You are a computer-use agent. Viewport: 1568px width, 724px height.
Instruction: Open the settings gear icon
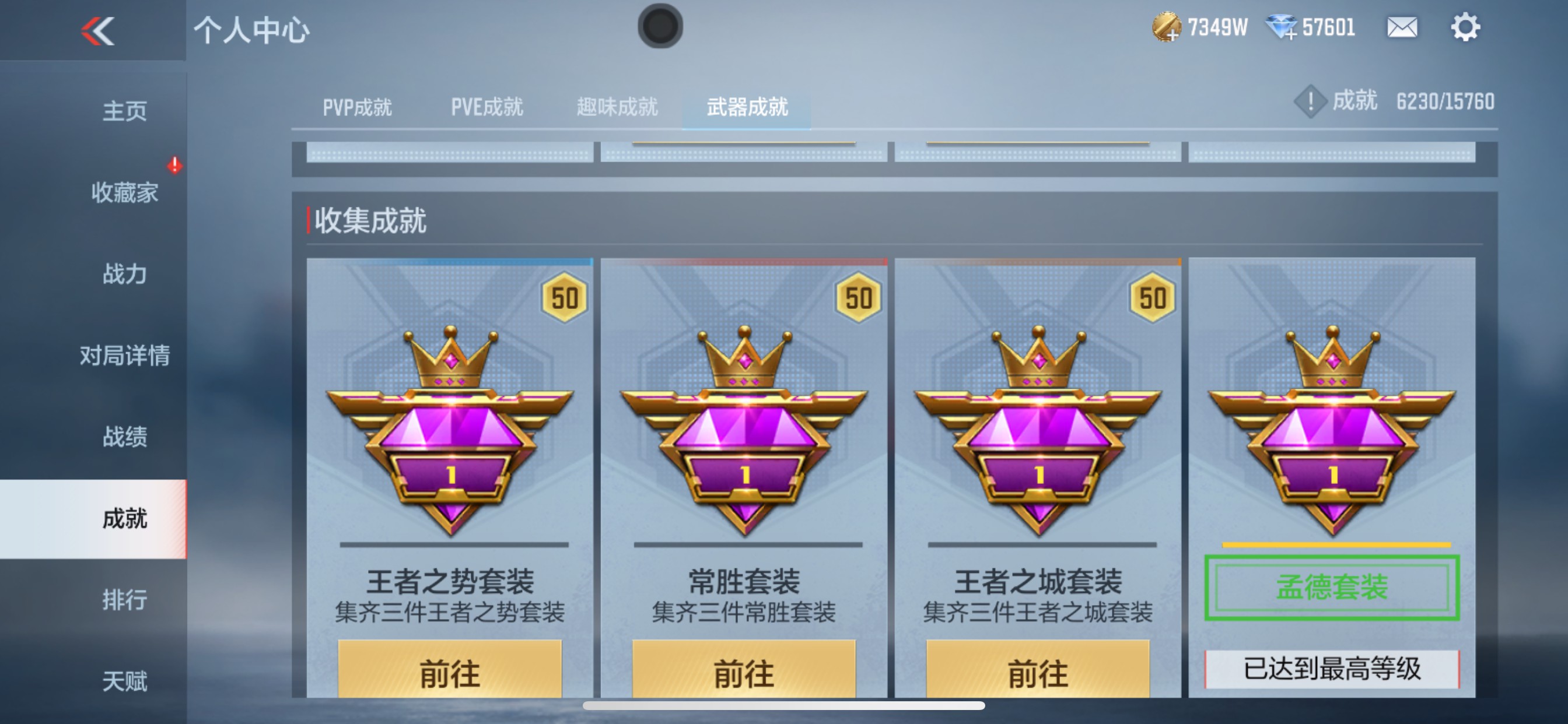pos(1466,27)
